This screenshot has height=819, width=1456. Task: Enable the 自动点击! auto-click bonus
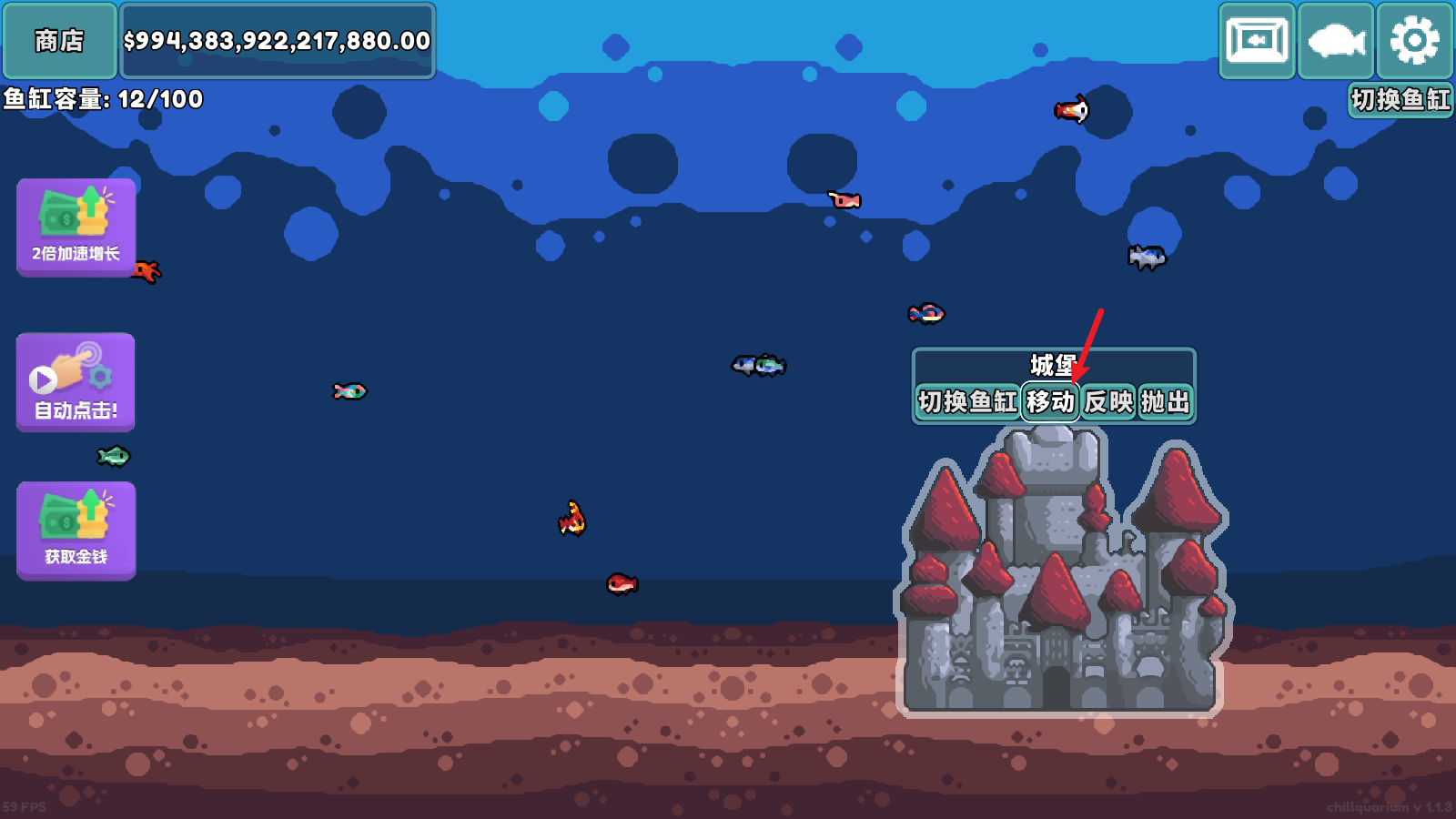76,382
